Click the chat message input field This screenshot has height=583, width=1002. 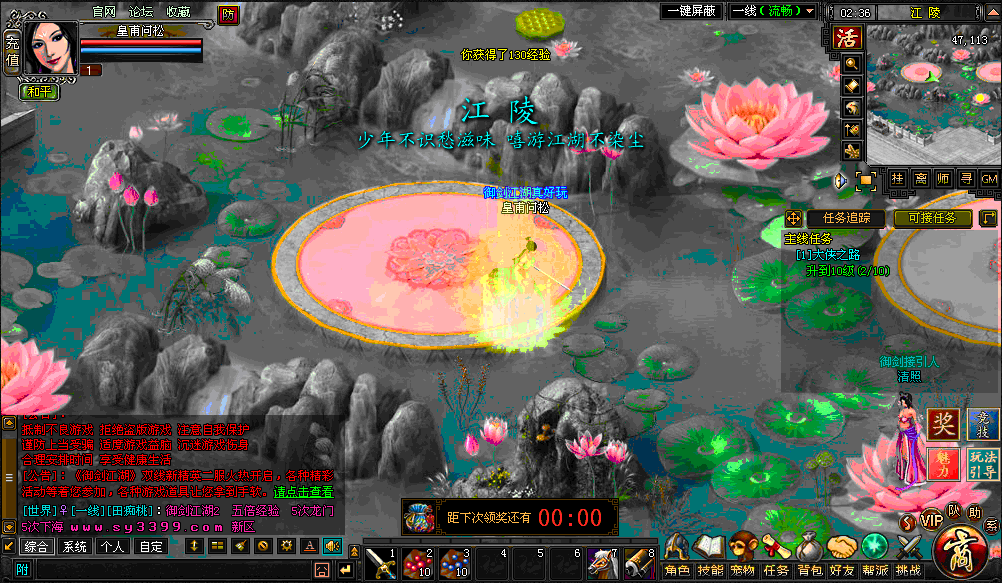point(180,569)
